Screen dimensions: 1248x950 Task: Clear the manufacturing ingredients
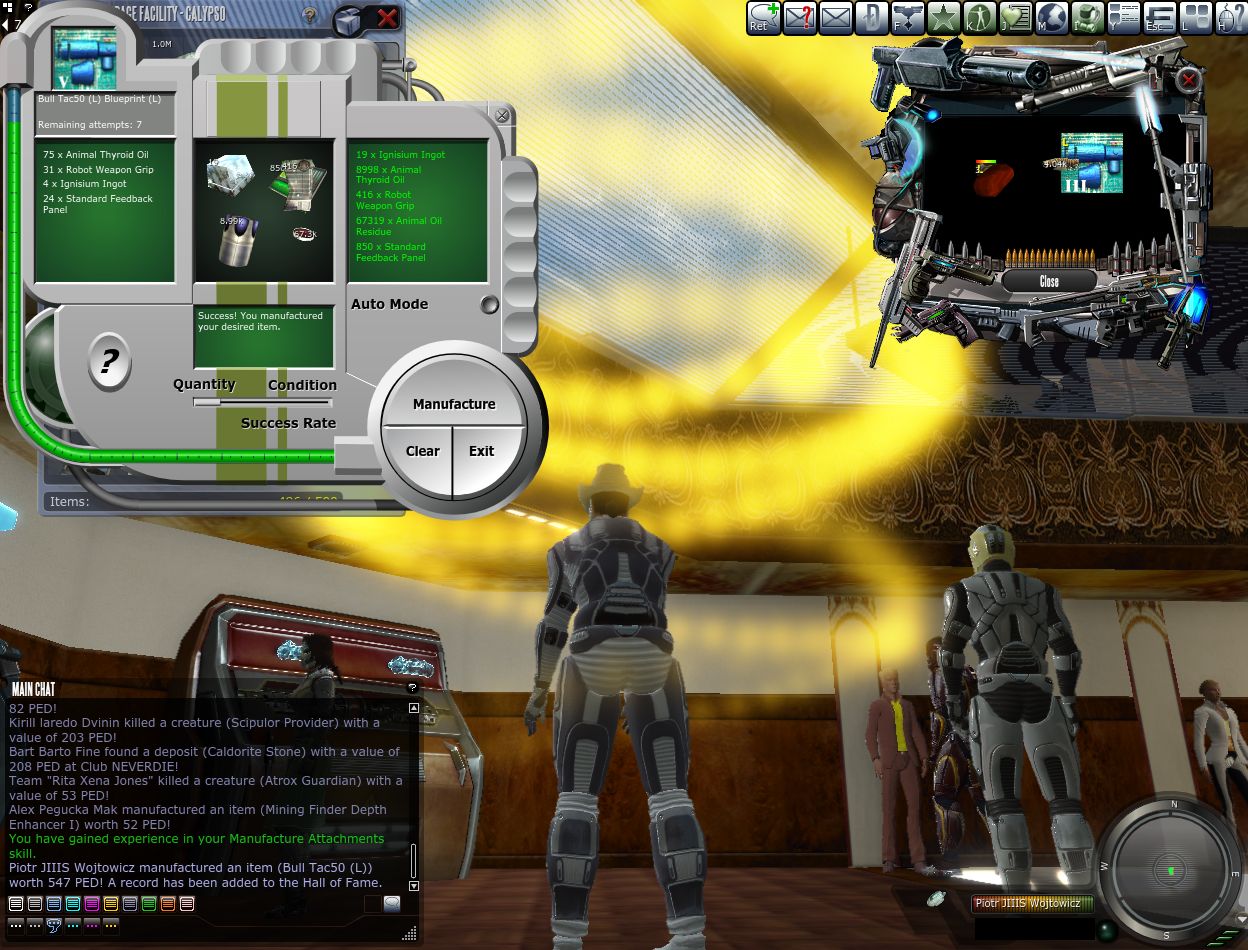(422, 451)
